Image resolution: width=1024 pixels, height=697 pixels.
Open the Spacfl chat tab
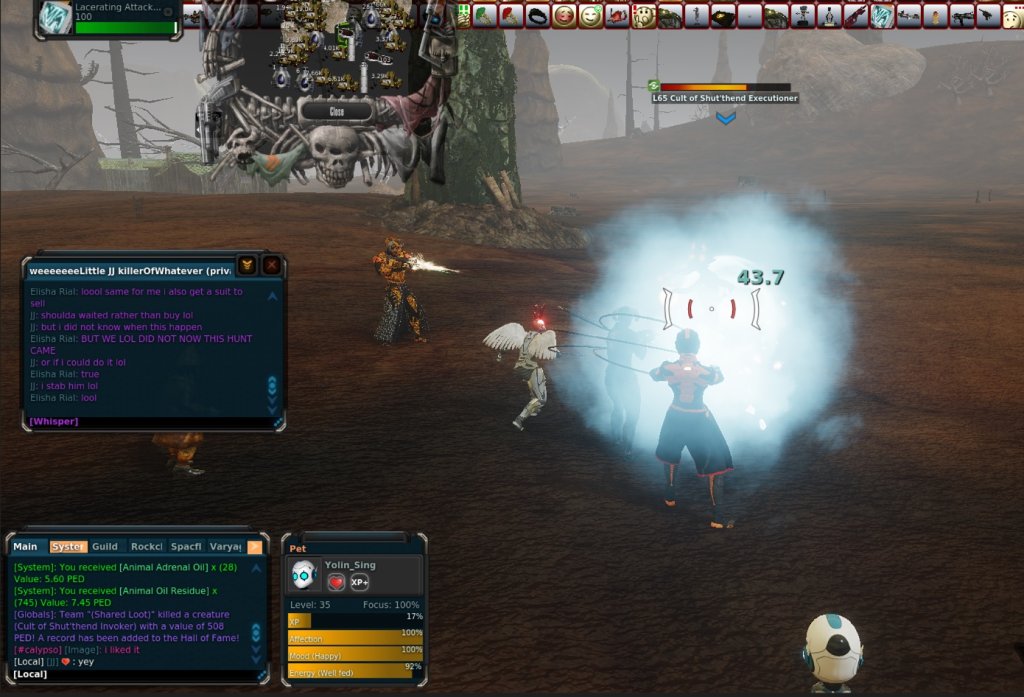click(x=186, y=546)
